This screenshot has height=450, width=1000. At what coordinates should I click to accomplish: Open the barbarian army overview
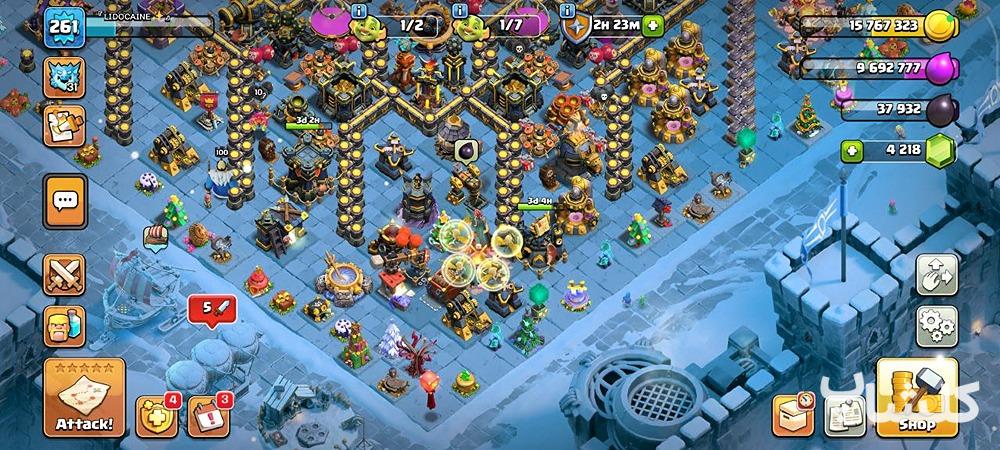(x=65, y=326)
